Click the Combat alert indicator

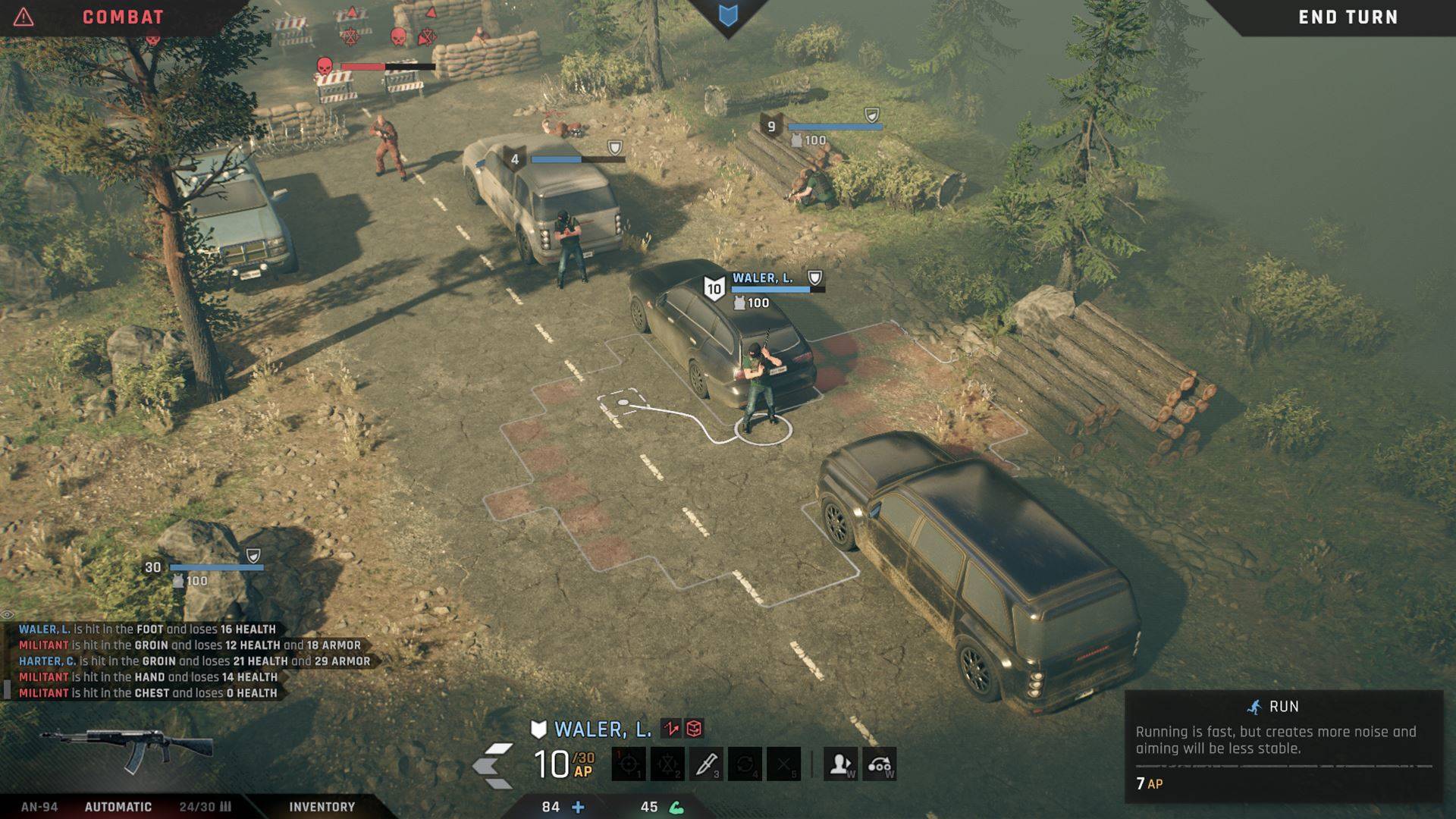coord(24,17)
